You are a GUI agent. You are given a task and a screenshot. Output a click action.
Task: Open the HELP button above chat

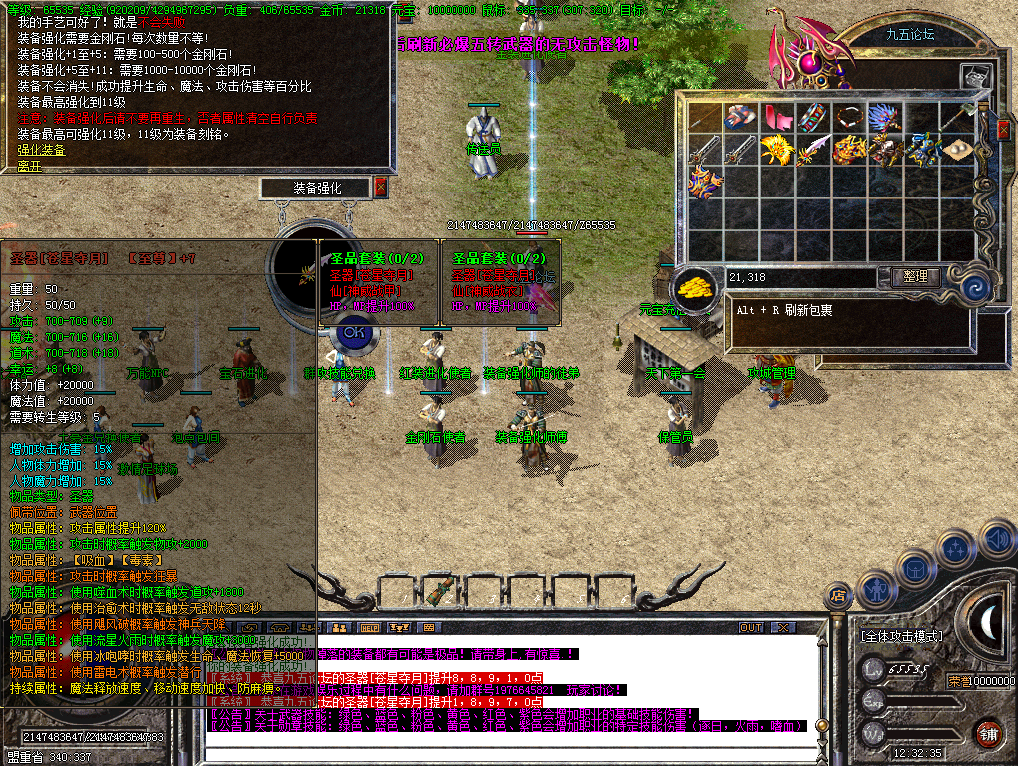[x=370, y=627]
